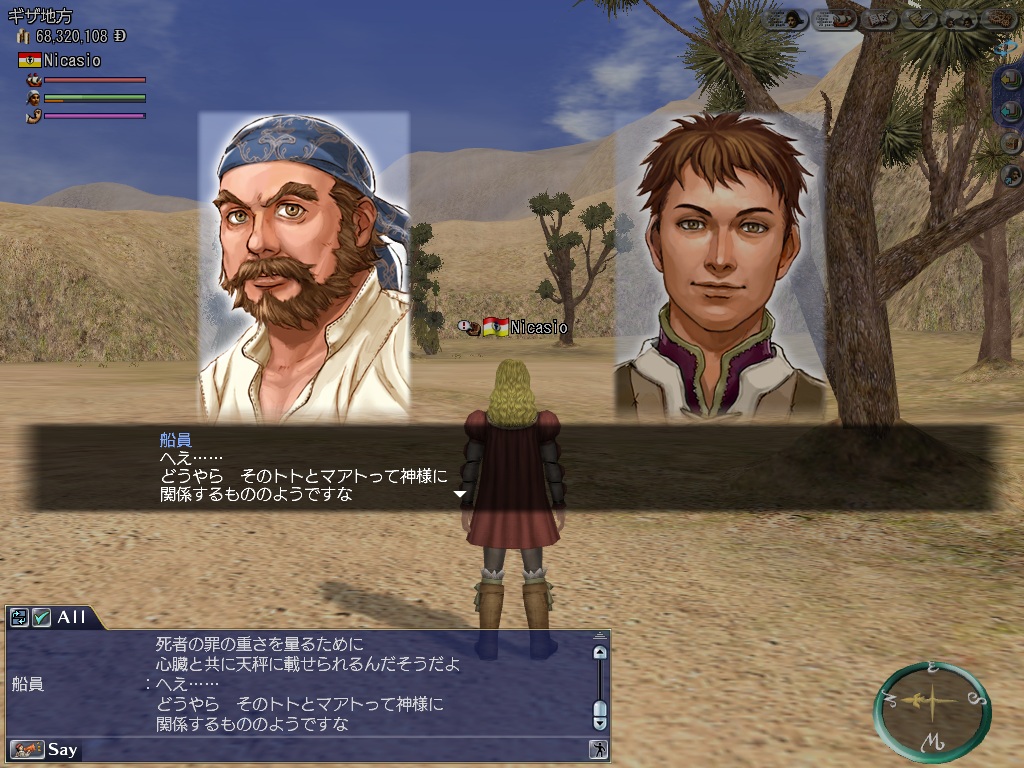Open the wooden chest icon
This screenshot has width=1024, height=768.
tap(1011, 142)
